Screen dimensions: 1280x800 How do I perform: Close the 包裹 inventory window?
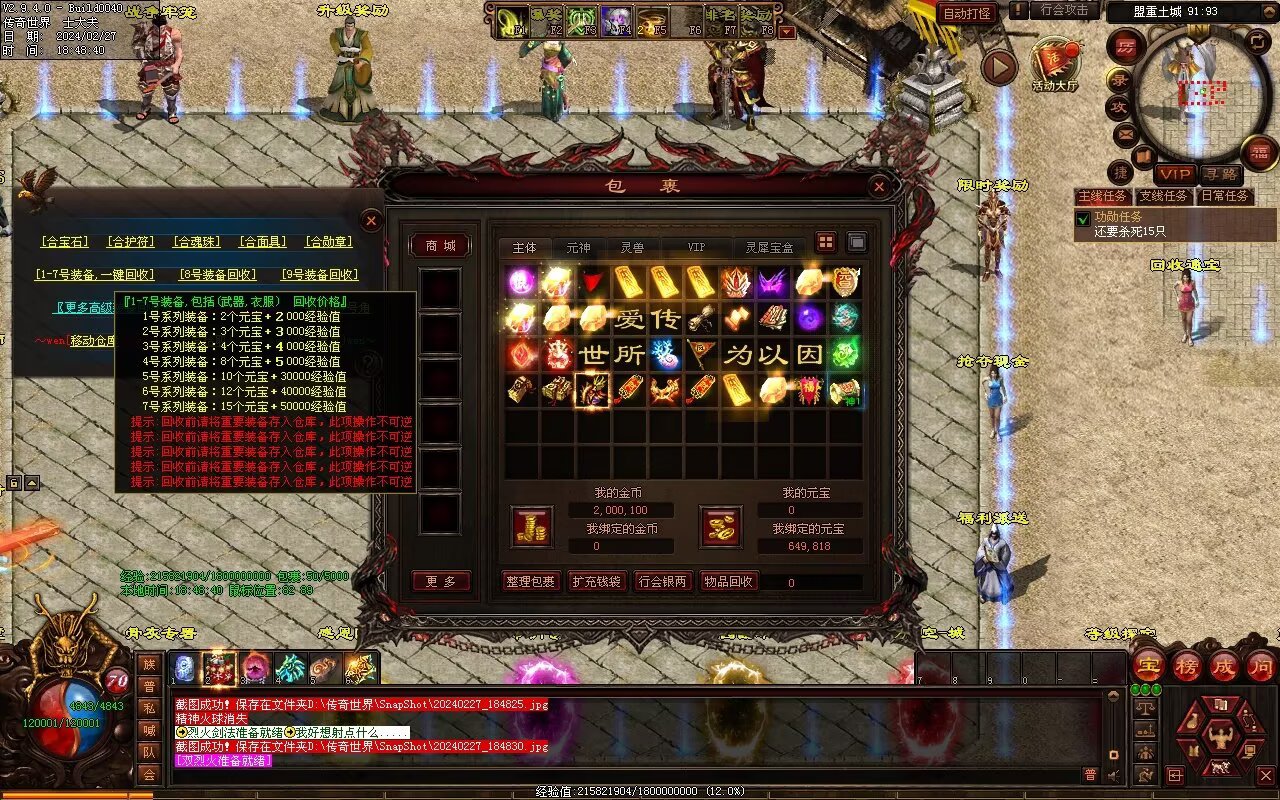click(x=878, y=187)
